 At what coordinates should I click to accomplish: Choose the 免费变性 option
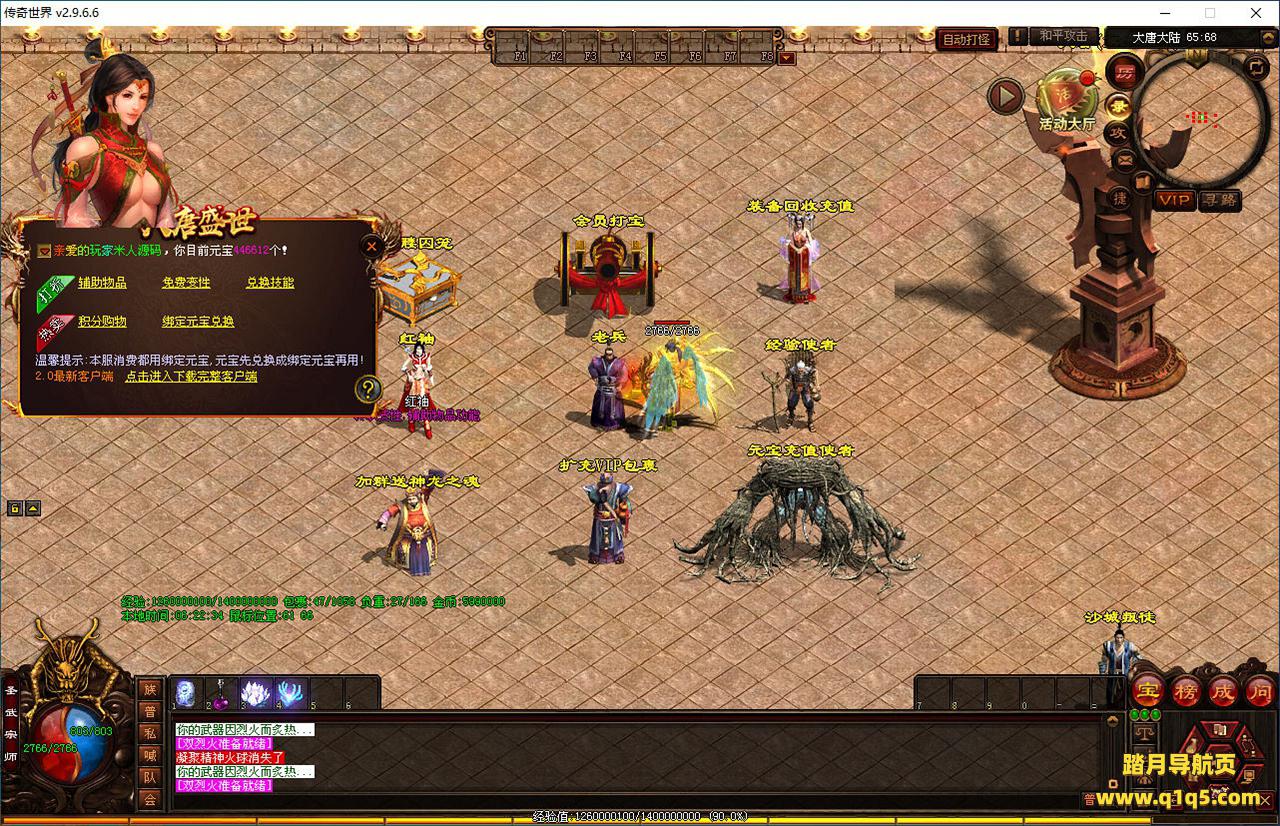coord(186,283)
